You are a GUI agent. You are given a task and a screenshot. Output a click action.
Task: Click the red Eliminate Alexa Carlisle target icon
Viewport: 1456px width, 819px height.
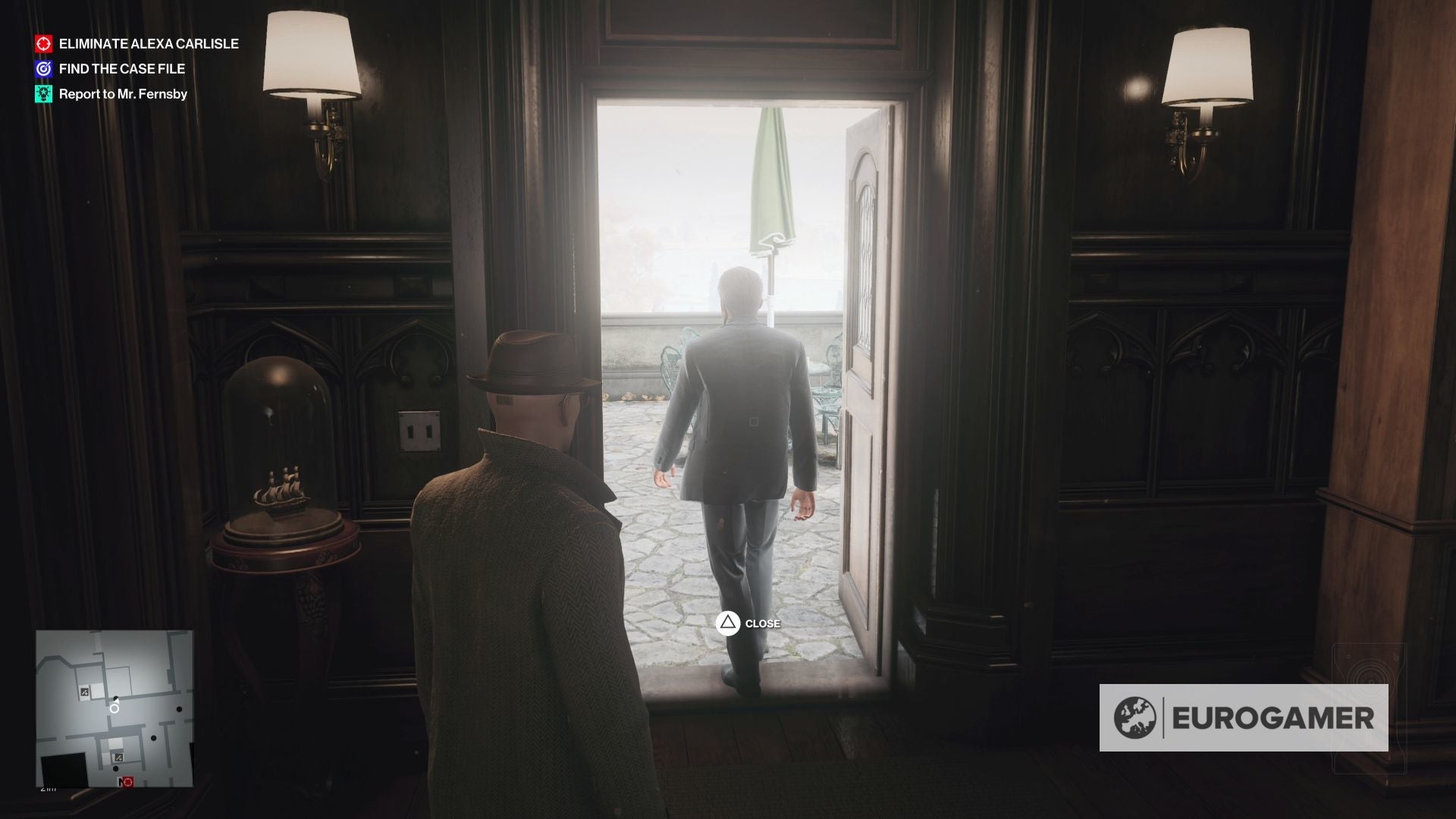(x=44, y=43)
